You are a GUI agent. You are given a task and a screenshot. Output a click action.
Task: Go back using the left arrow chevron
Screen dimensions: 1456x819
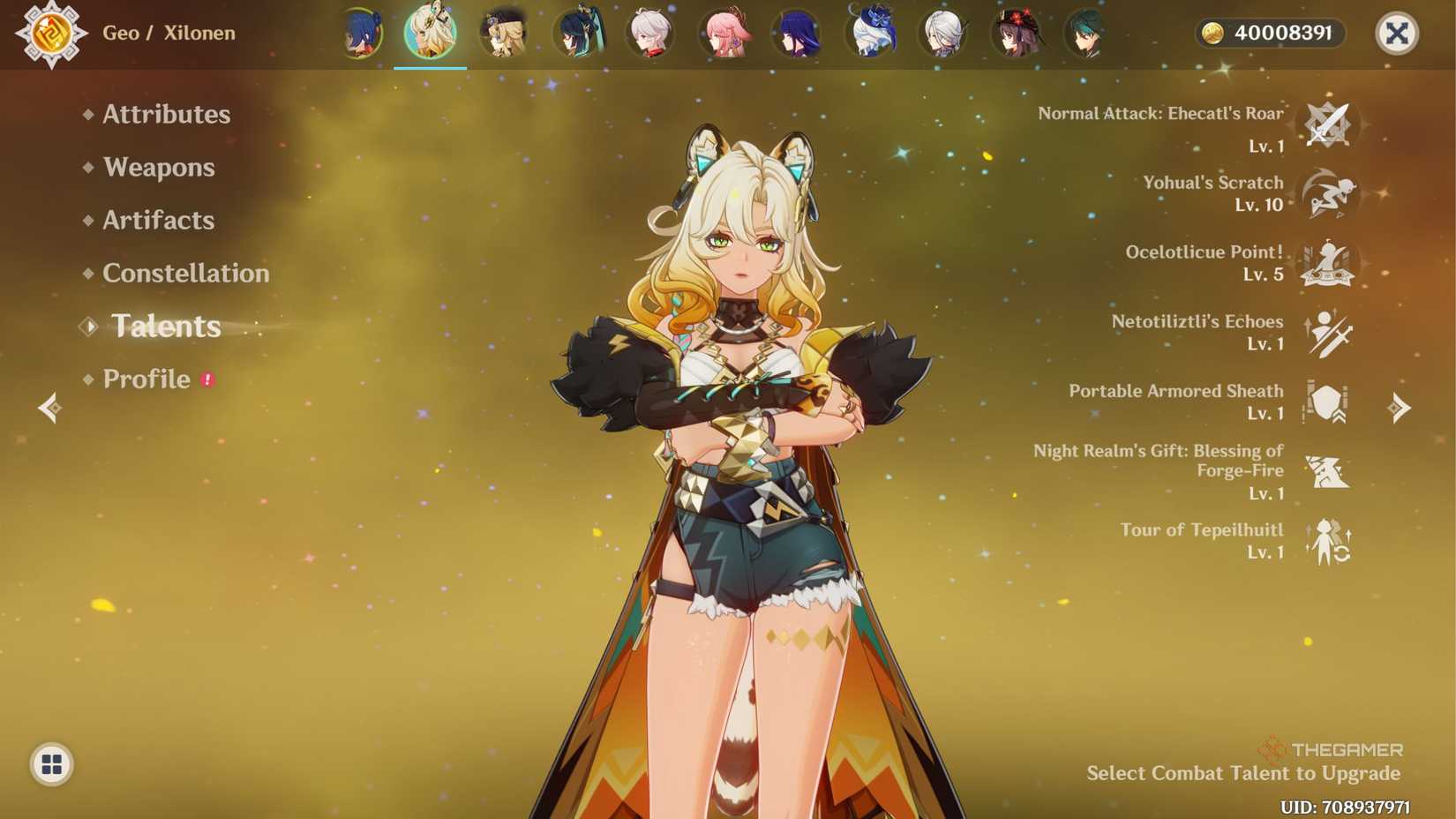[x=49, y=406]
